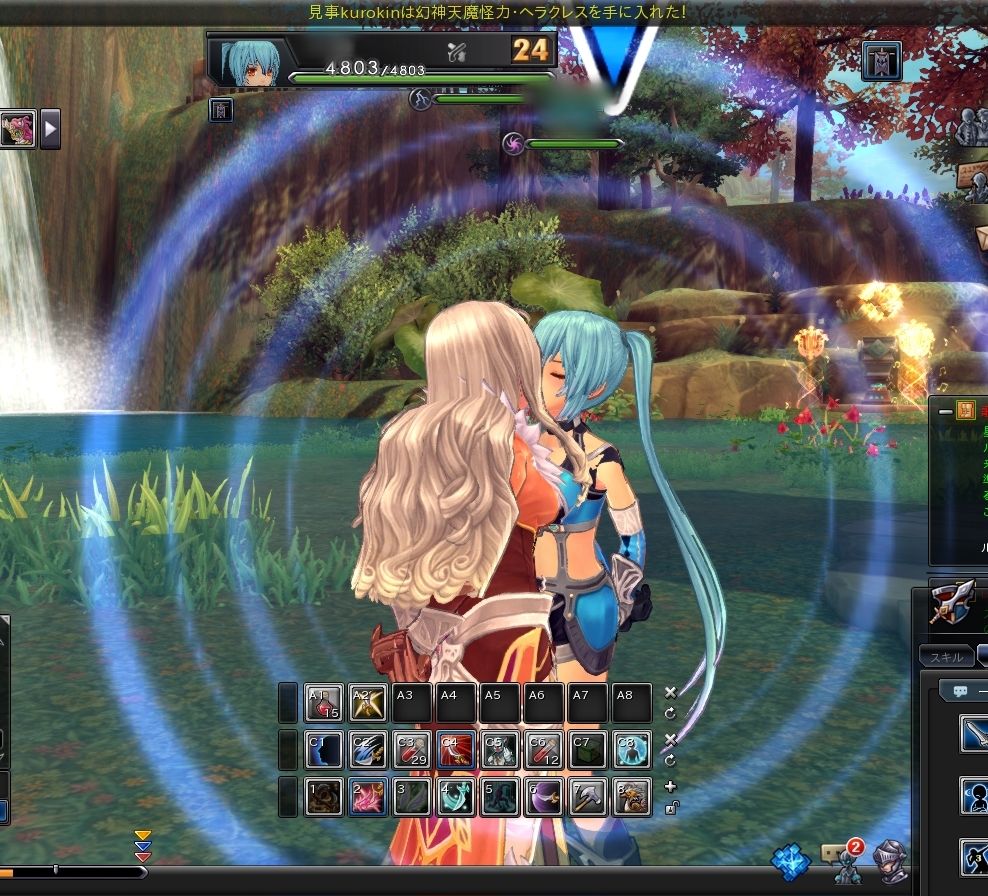Viewport: 988px width, 896px height.
Task: Cast the blue slash skill in slot C2
Action: pos(367,750)
